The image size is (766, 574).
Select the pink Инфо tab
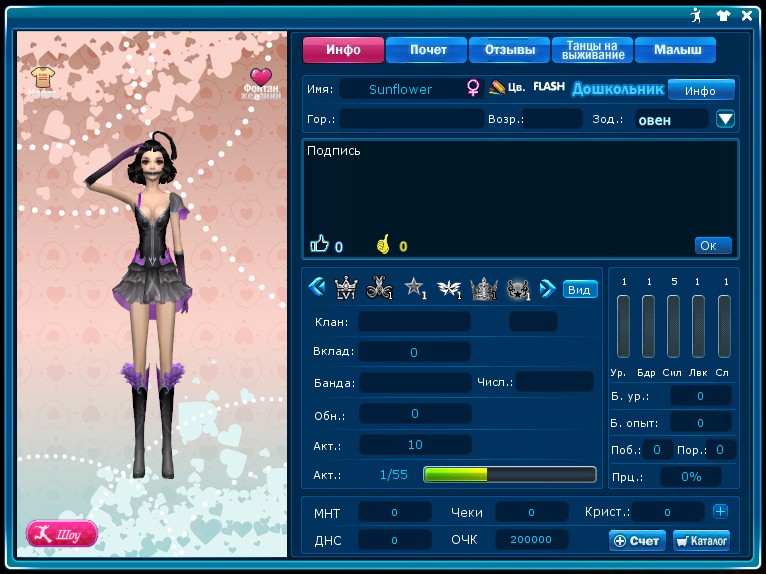pos(344,50)
